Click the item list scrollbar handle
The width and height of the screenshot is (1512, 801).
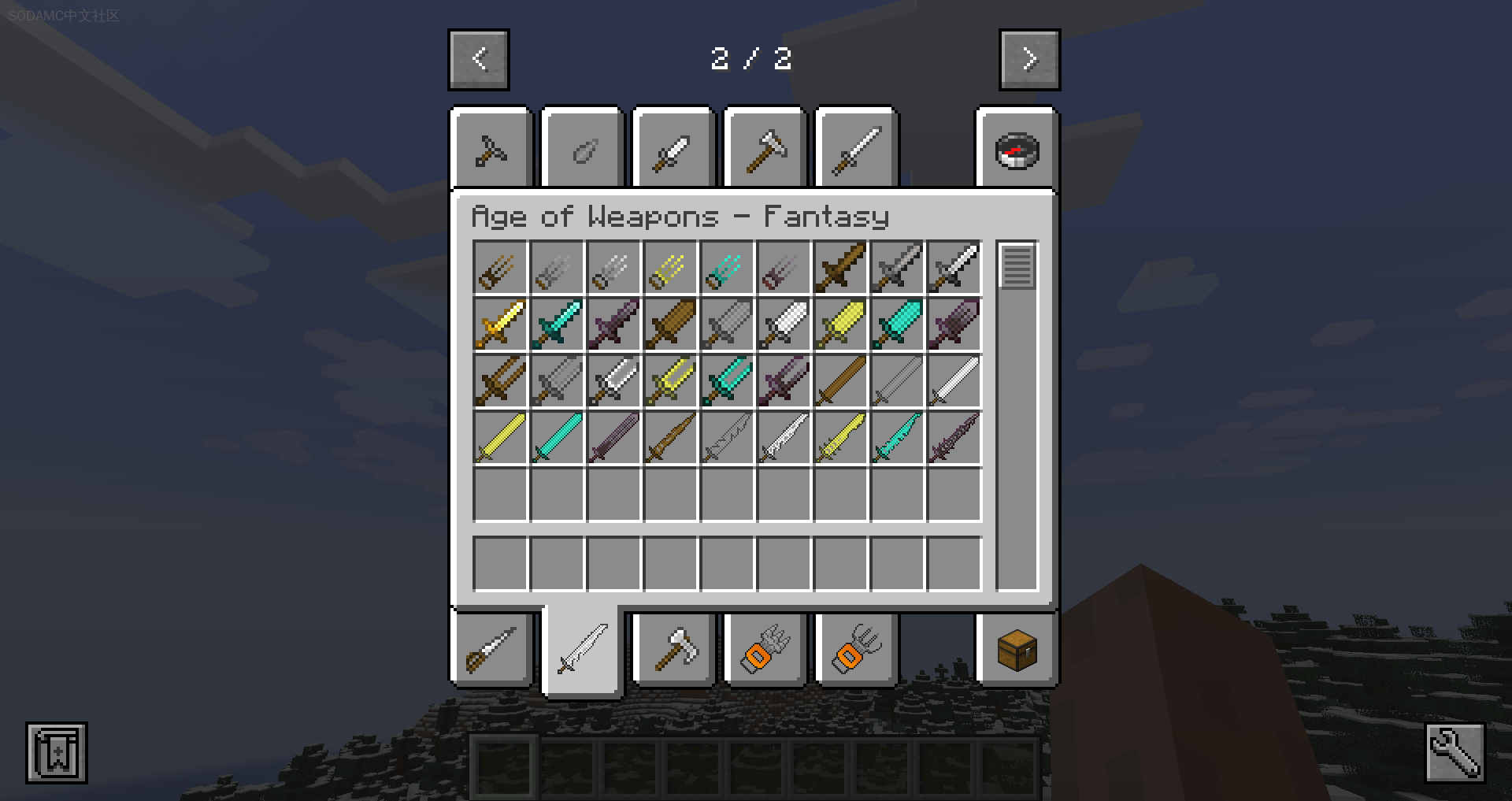click(x=1017, y=266)
